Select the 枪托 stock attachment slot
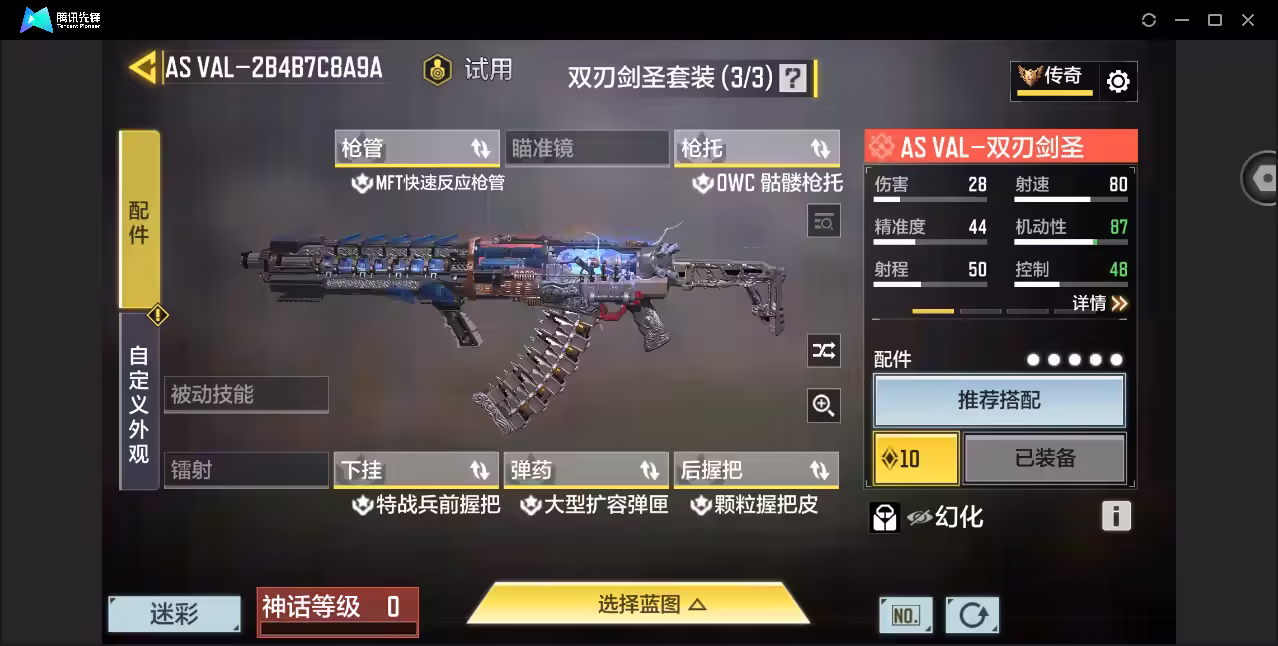The image size is (1278, 646). (756, 148)
